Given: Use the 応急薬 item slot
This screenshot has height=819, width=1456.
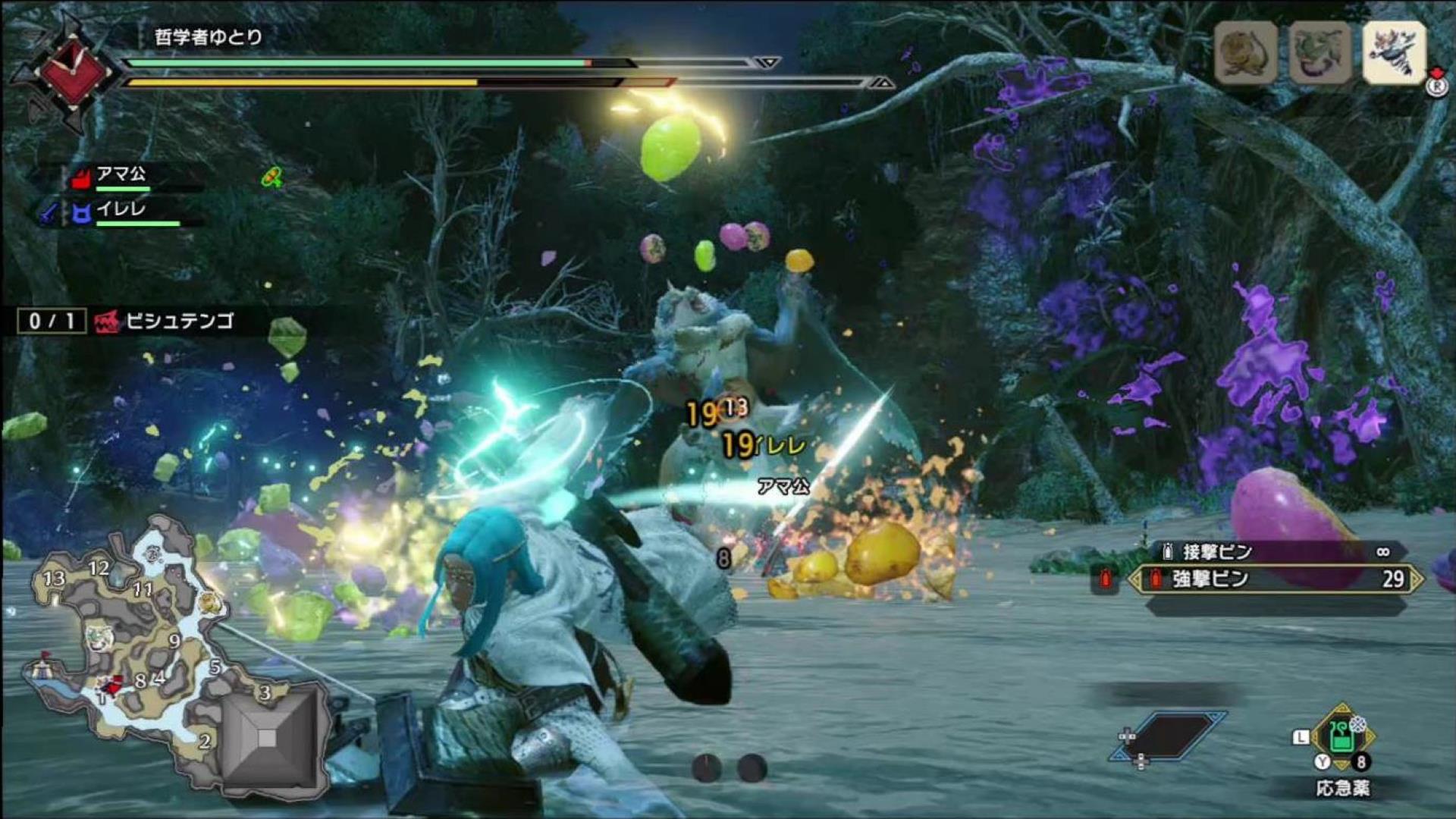Looking at the screenshot, I should click(x=1342, y=738).
